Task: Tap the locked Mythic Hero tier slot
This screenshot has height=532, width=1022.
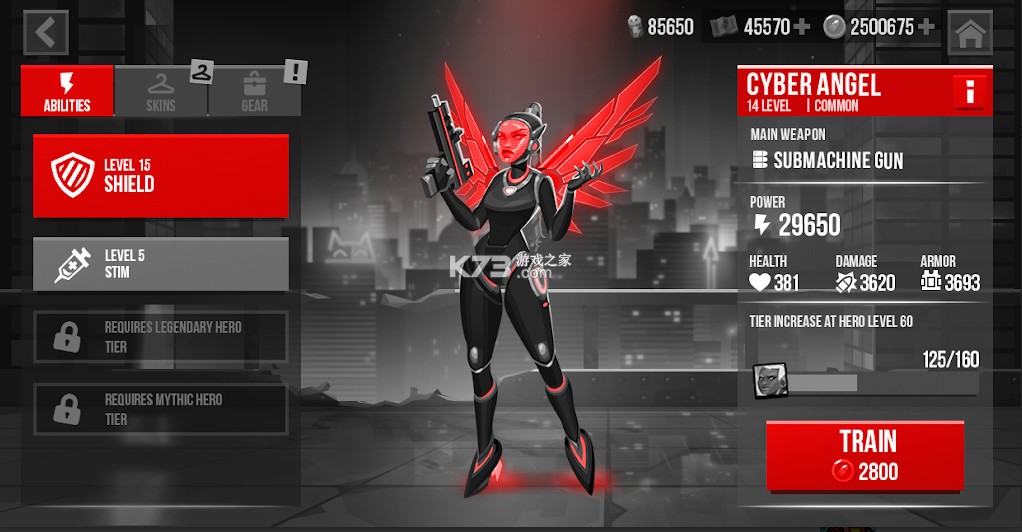Action: [x=161, y=408]
